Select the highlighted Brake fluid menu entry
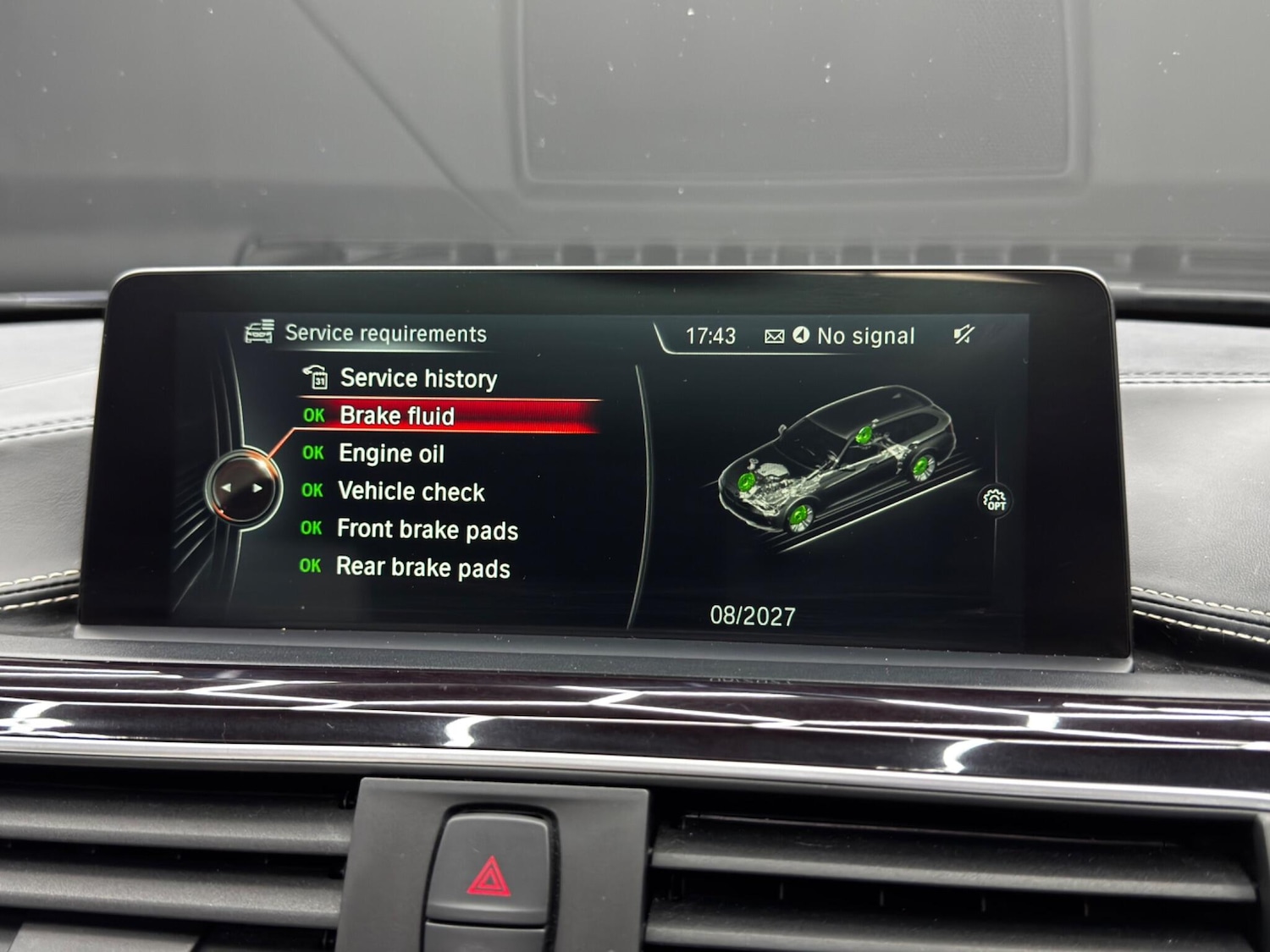Viewport: 1270px width, 952px height. [x=398, y=415]
